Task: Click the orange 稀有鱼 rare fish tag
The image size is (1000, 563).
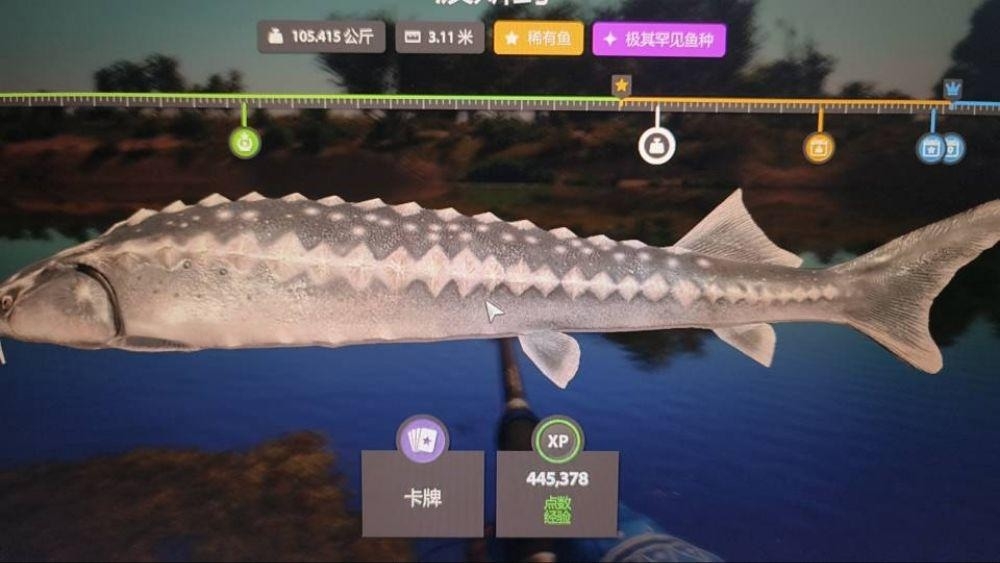Action: pyautogui.click(x=539, y=39)
